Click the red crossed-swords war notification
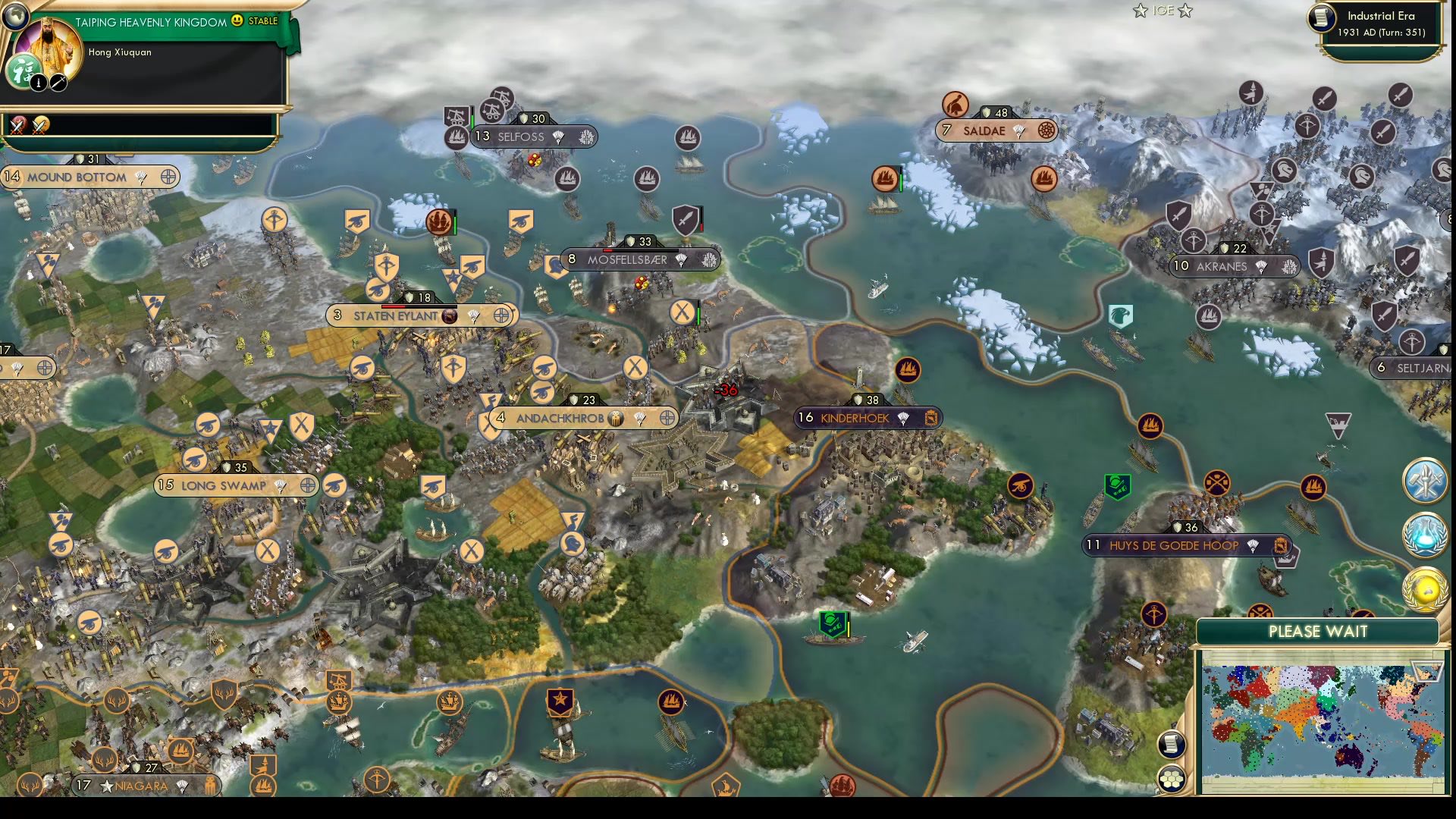Screen dimensions: 1456x819 pos(17,124)
